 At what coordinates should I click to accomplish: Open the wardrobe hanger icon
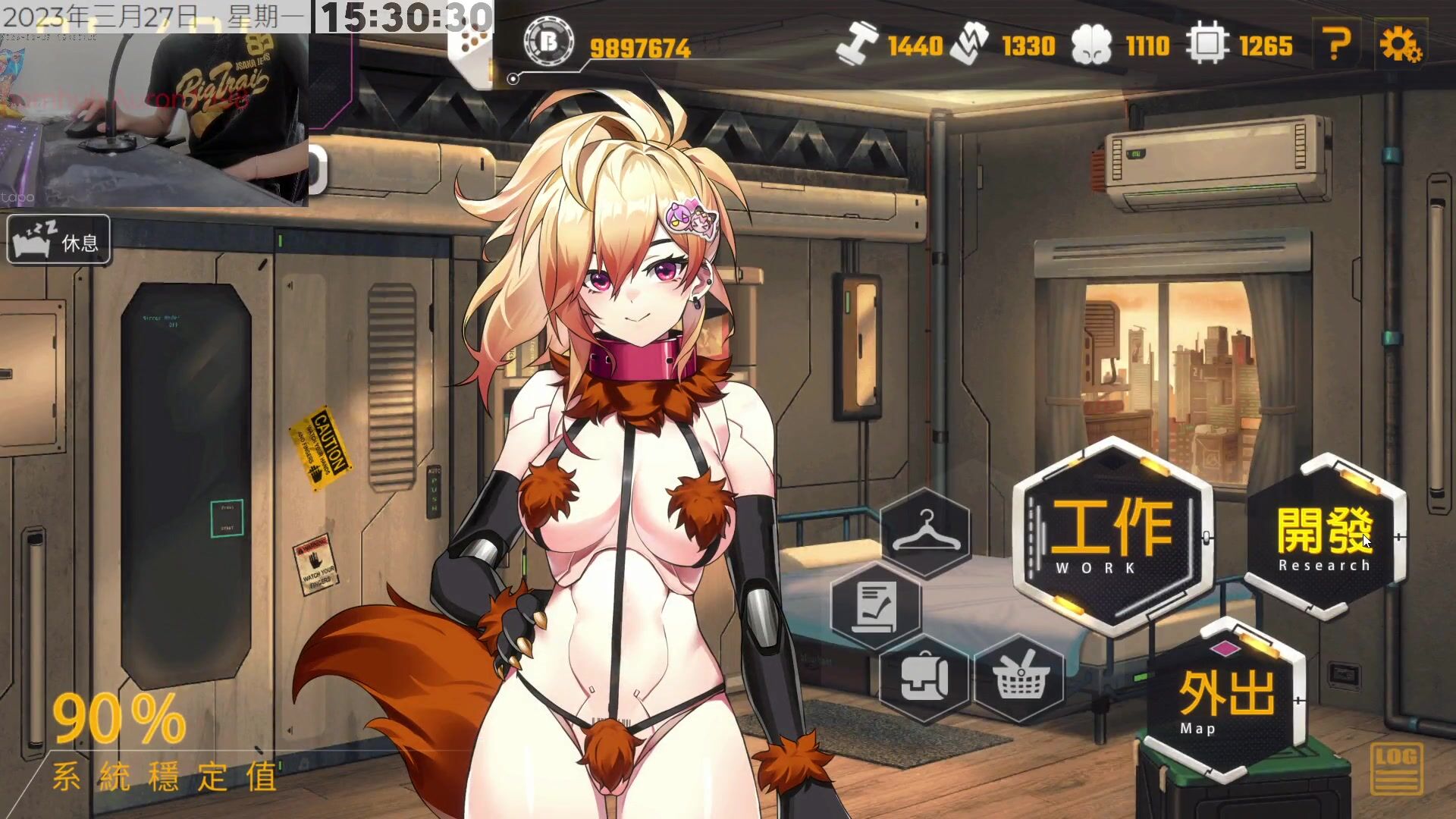[x=926, y=532]
